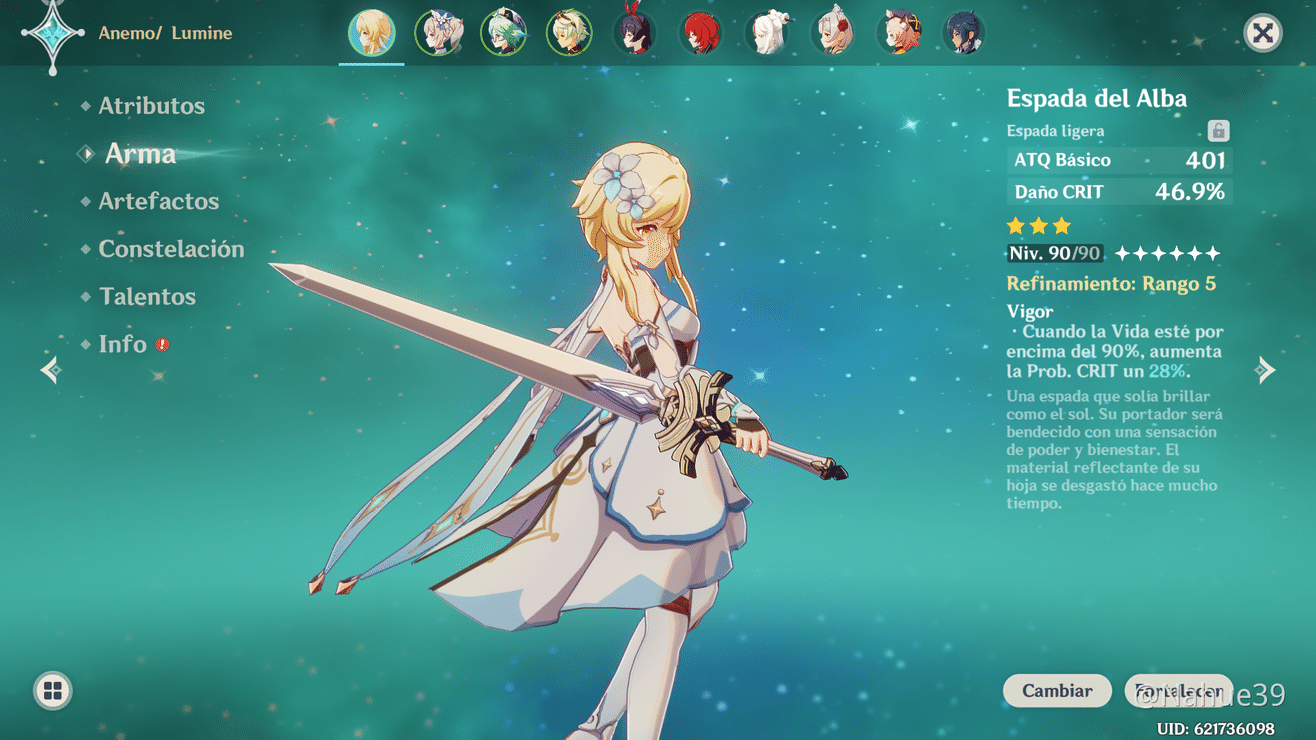Viewport: 1316px width, 740px height.
Task: Go to the previous character with the left arrow
Action: 51,371
